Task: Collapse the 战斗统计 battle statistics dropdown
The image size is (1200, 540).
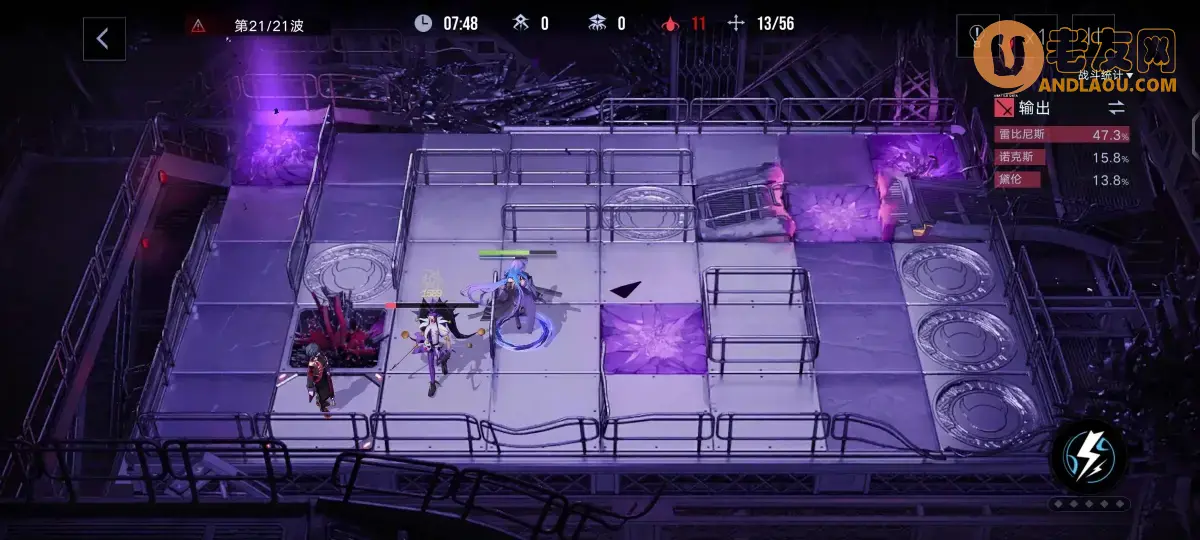Action: click(x=1105, y=75)
